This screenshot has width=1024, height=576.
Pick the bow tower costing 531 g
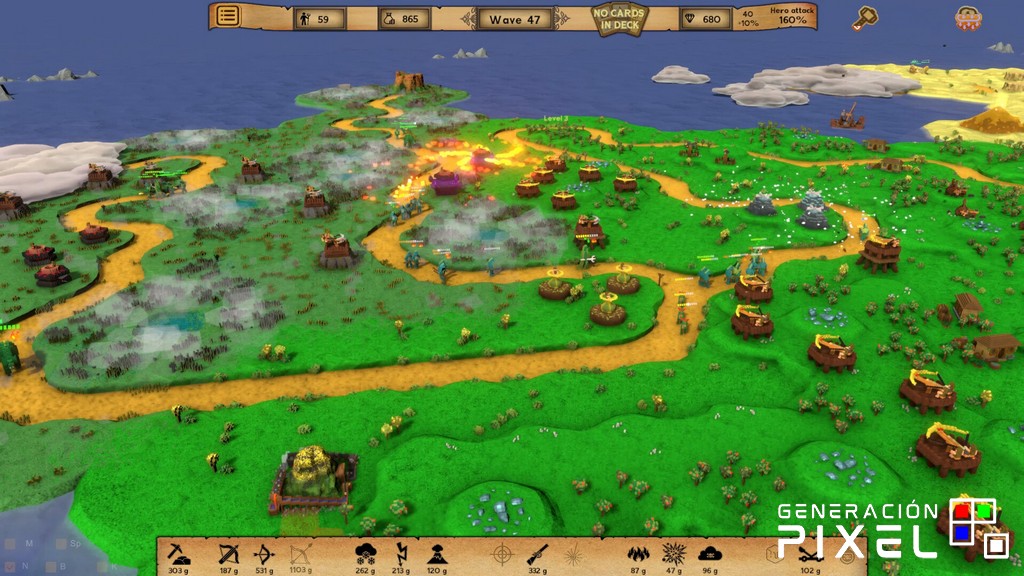265,554
